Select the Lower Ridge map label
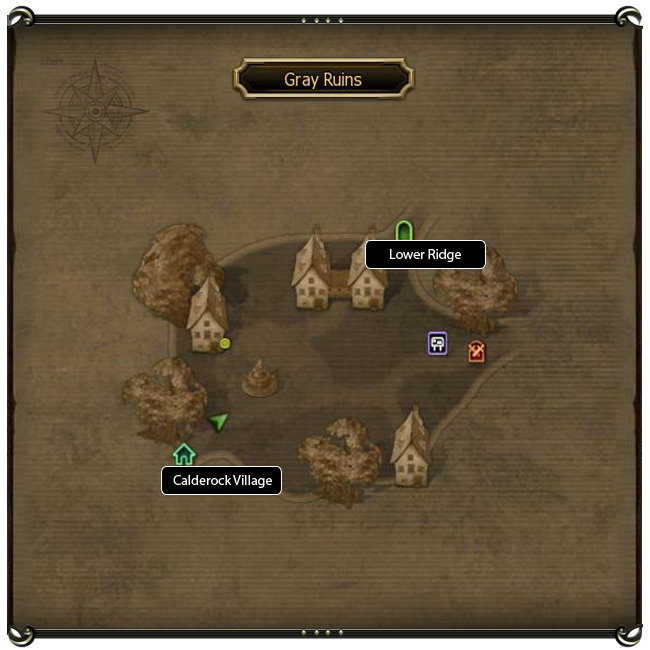The height and width of the screenshot is (650, 650). tap(425, 255)
